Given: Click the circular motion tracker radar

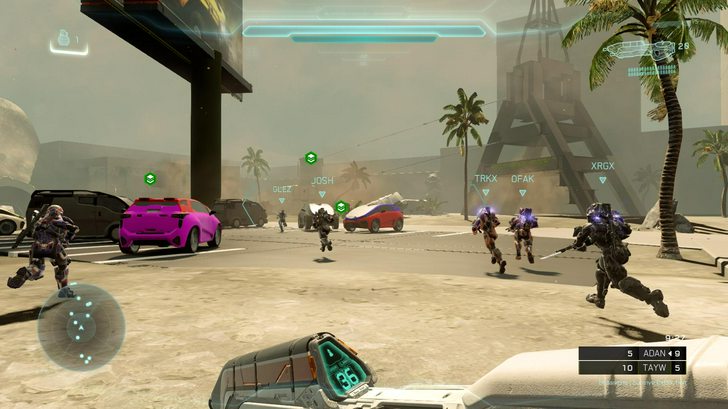Looking at the screenshot, I should coord(81,327).
